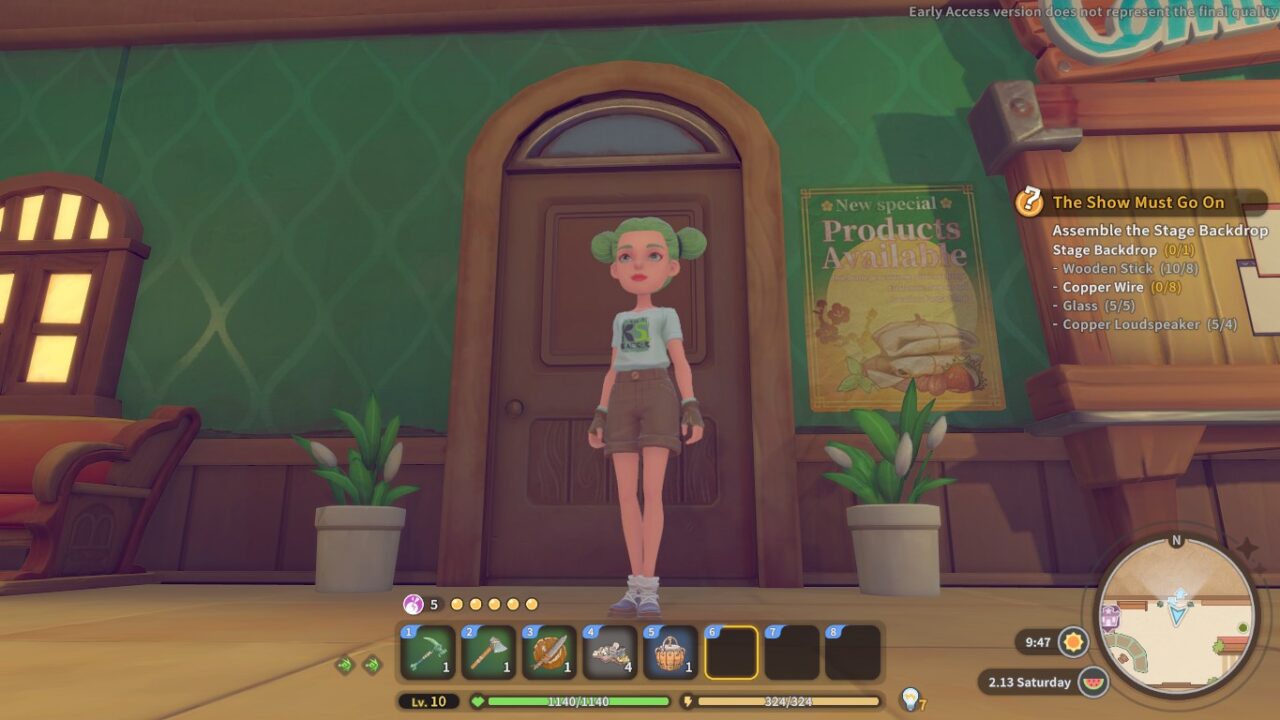Viewport: 1280px width, 720px height.
Task: Select the purple building marker on minimap
Action: point(1110,617)
